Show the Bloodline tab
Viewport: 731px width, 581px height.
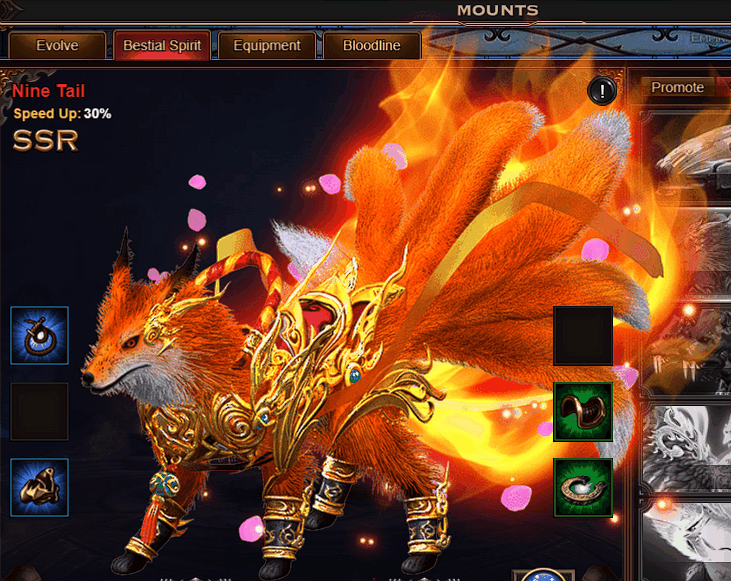tap(371, 46)
